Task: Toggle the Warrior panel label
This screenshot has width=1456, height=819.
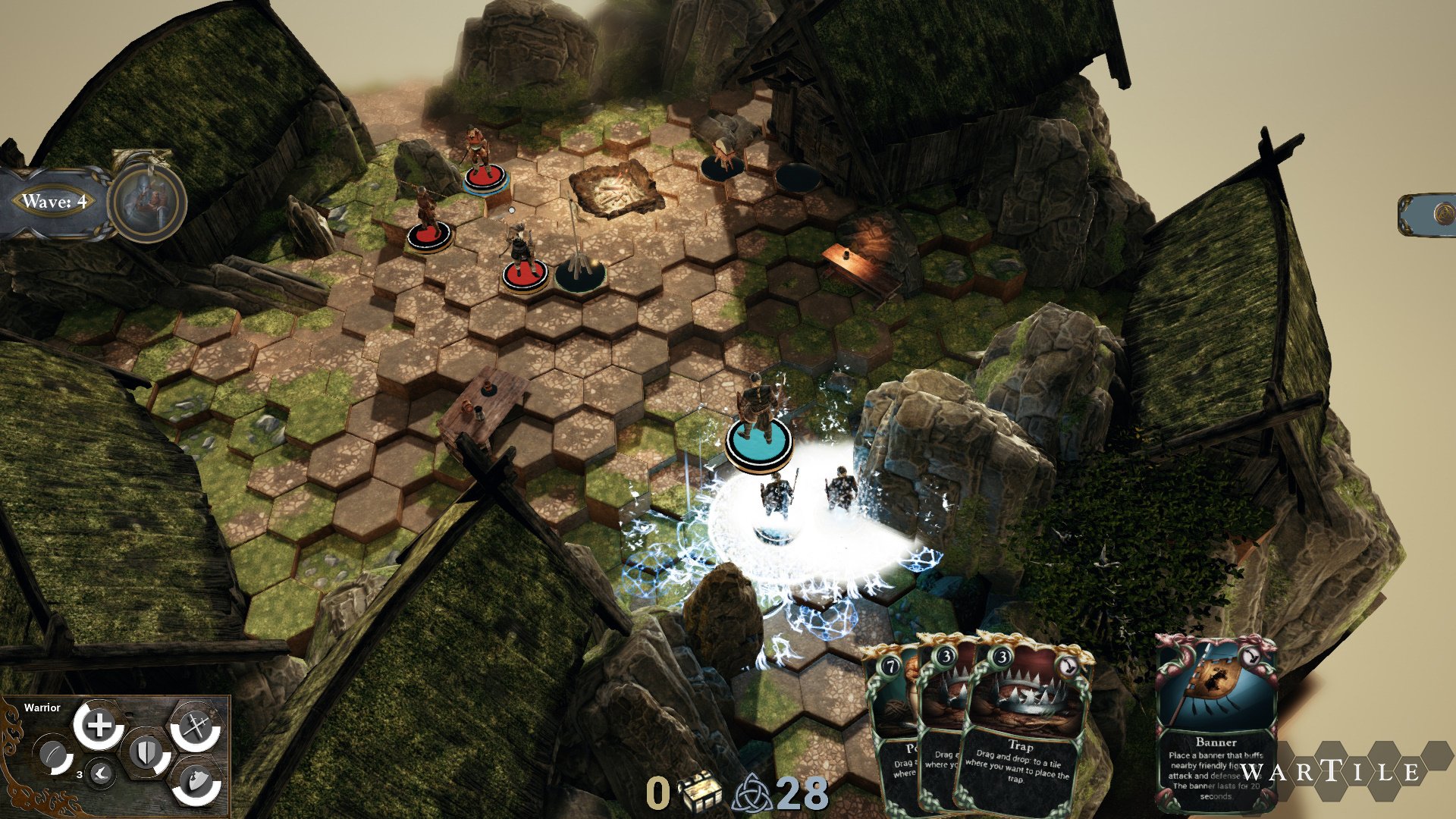Action: click(x=44, y=708)
